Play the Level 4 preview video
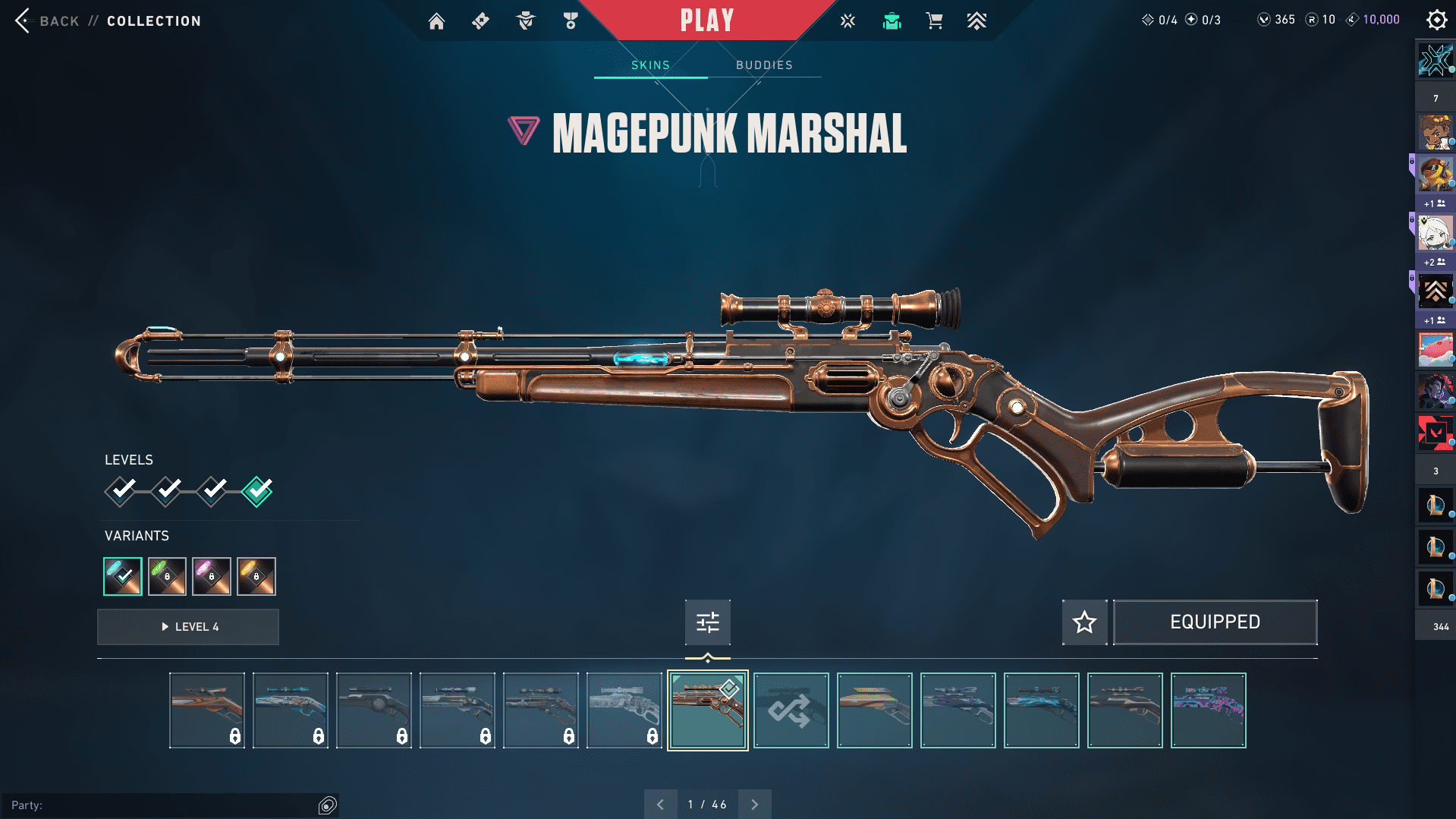The width and height of the screenshot is (1456, 819). (x=188, y=627)
